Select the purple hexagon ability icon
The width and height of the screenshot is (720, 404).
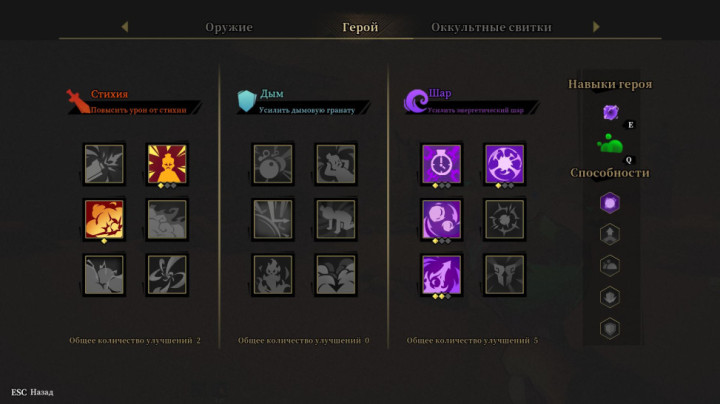609,203
